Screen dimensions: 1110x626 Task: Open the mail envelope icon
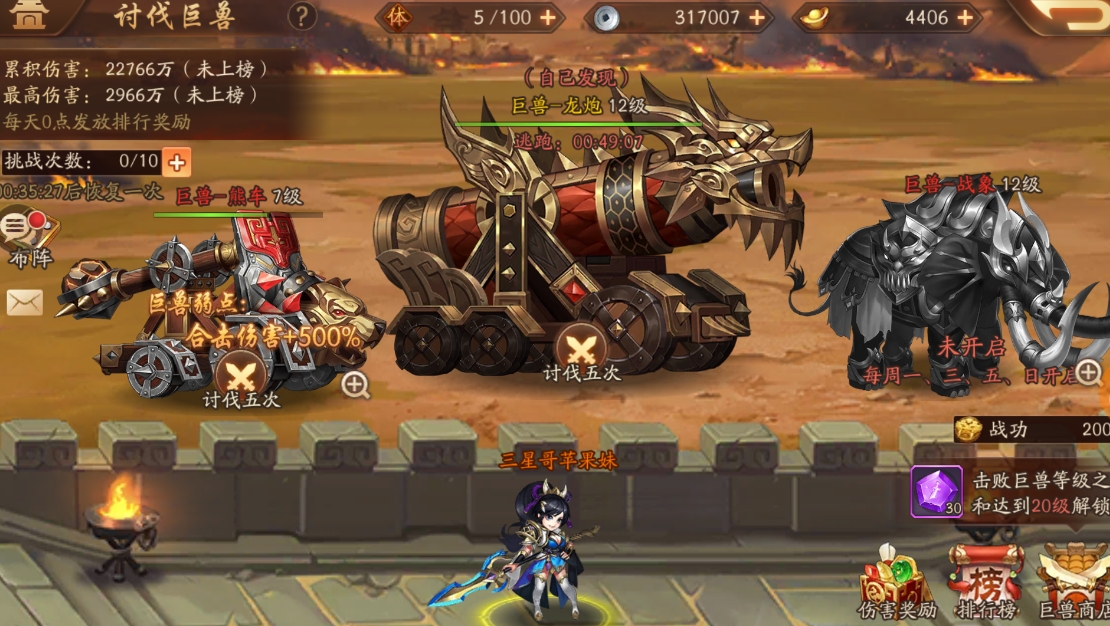click(25, 302)
